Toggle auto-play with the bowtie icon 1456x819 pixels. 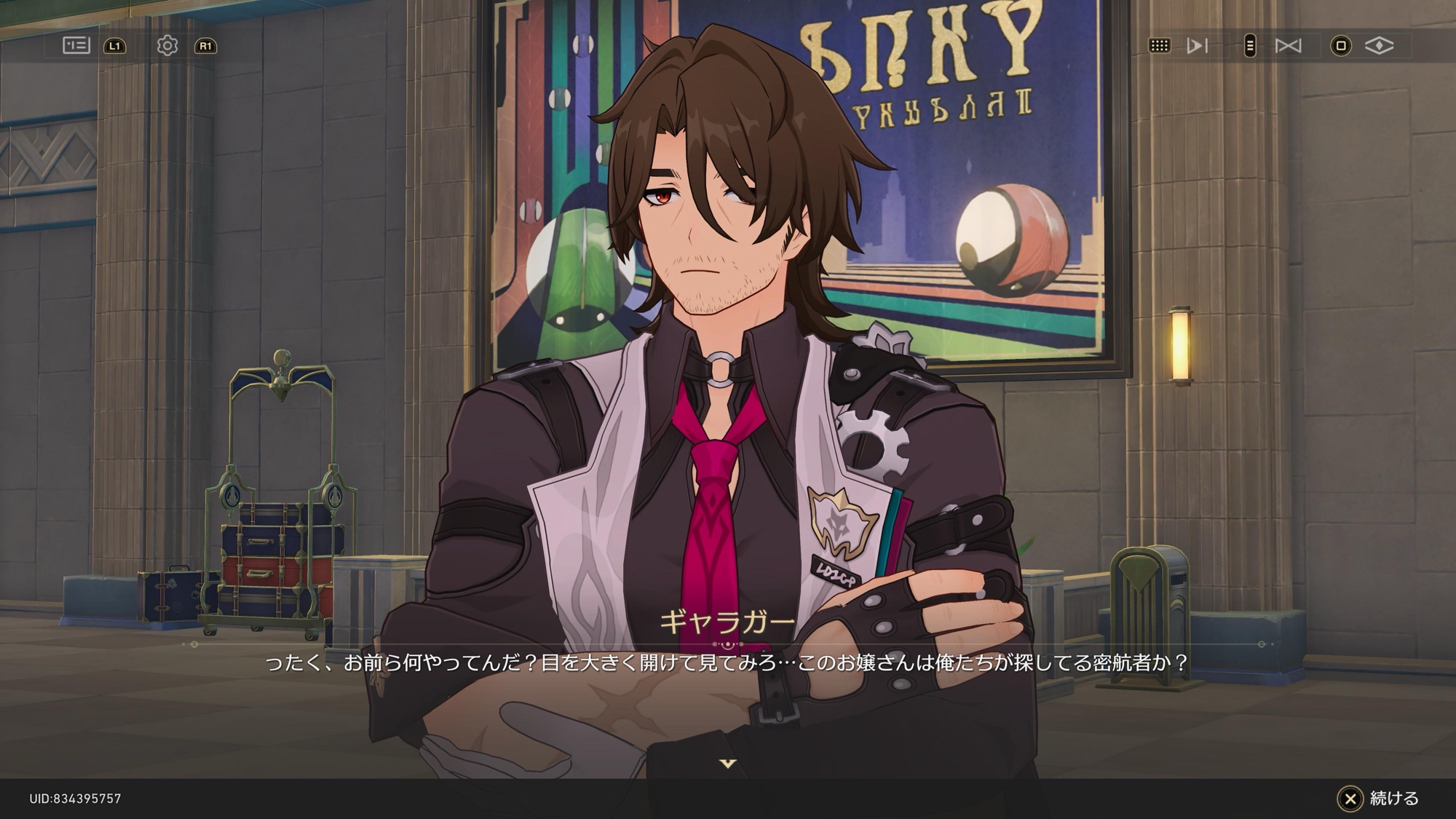click(x=1288, y=46)
